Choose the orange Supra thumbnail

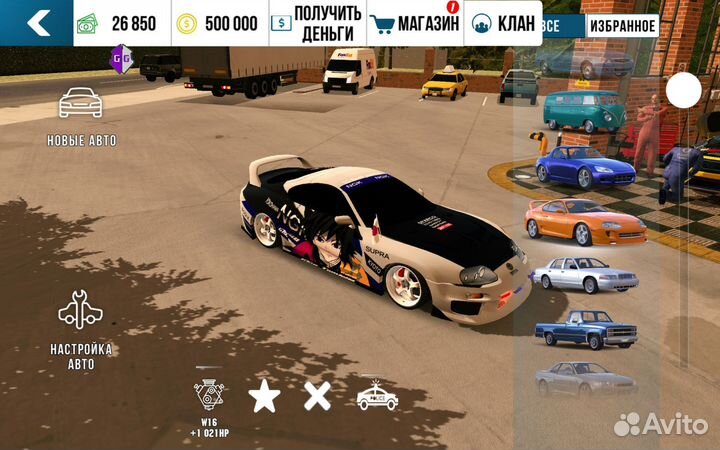pos(585,220)
